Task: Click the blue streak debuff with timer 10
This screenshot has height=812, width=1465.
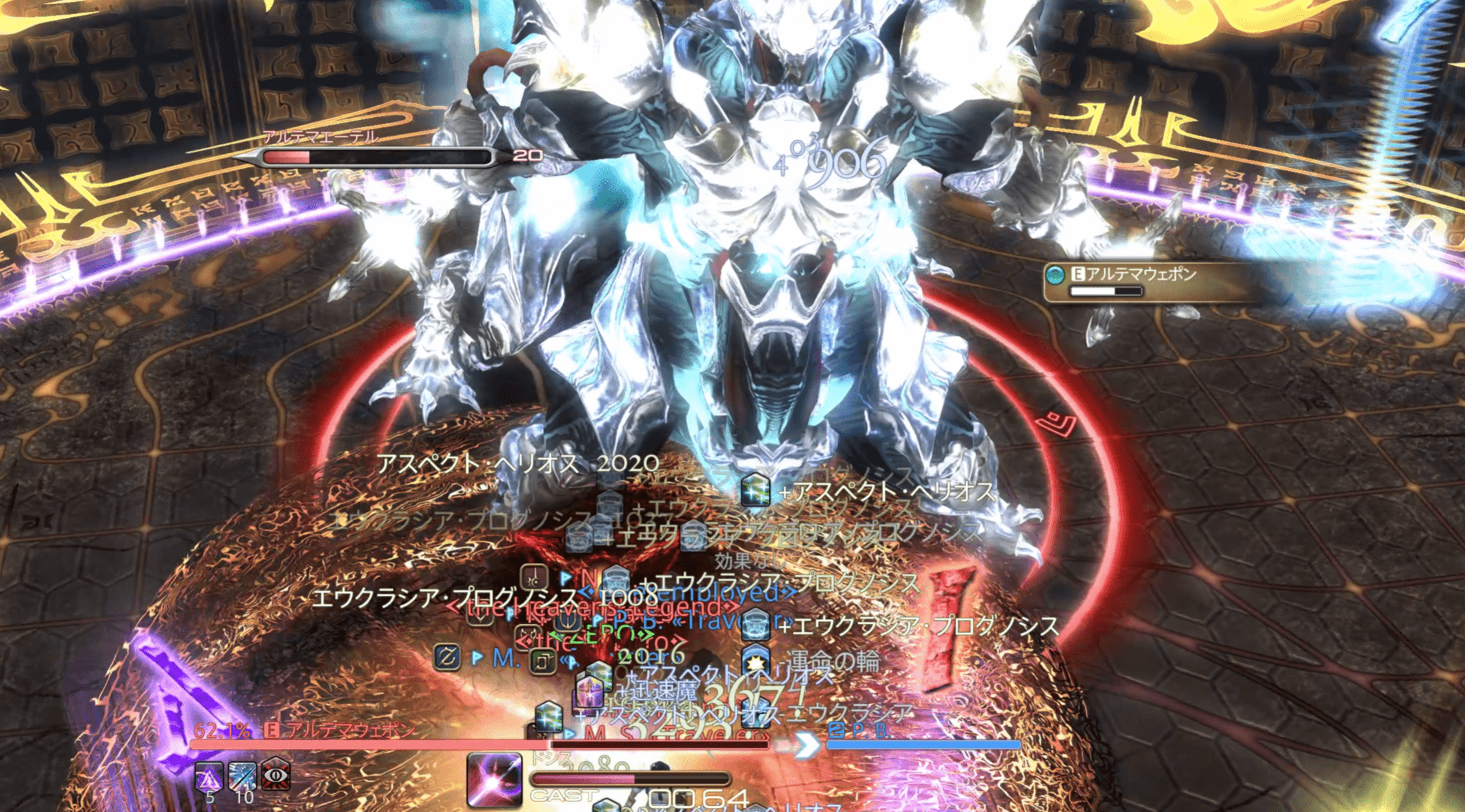Action: [243, 776]
